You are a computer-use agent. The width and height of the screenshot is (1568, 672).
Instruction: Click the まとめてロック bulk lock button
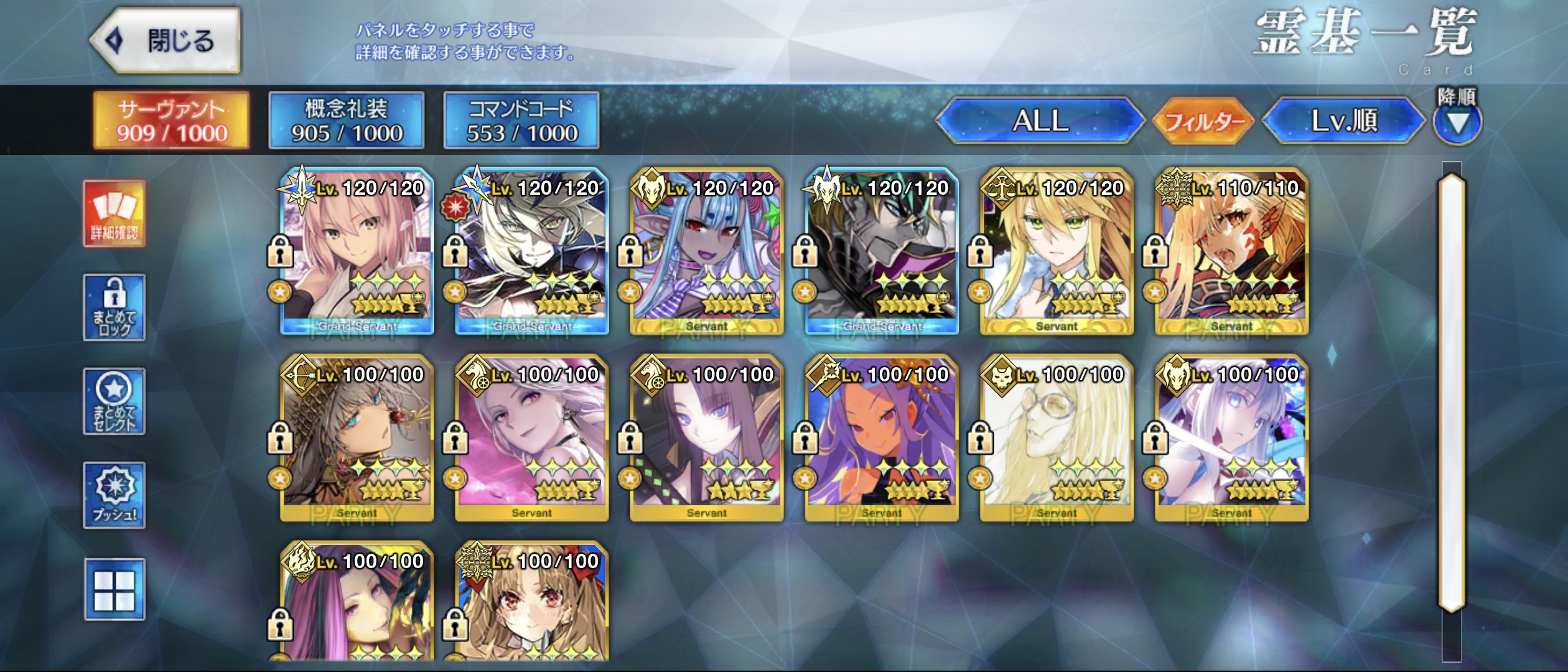pyautogui.click(x=114, y=307)
